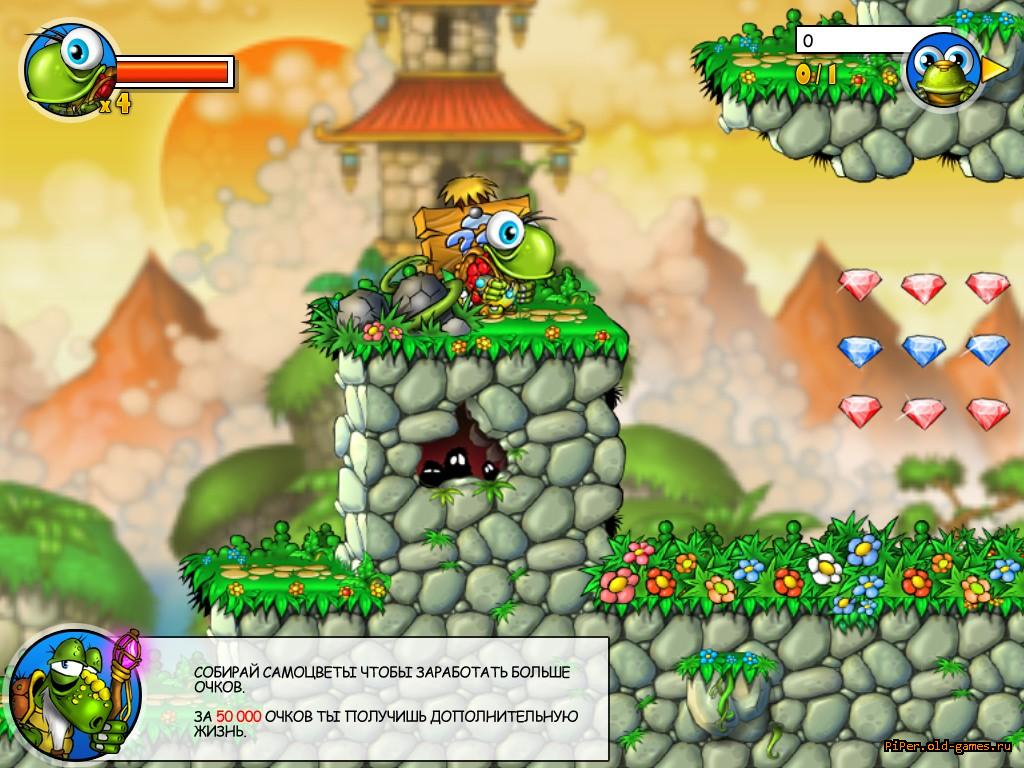This screenshot has width=1024, height=768.
Task: Click the yellow arrow beside baby turtle
Action: [995, 70]
